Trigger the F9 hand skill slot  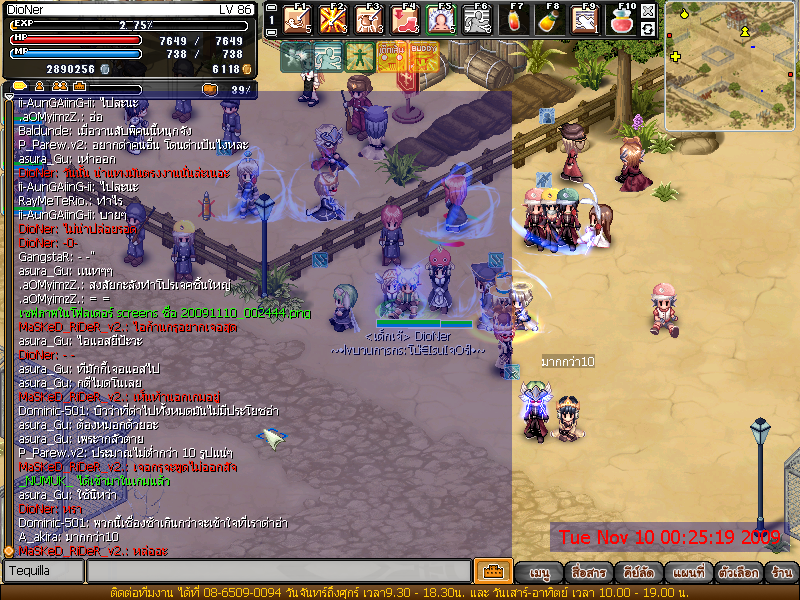585,19
